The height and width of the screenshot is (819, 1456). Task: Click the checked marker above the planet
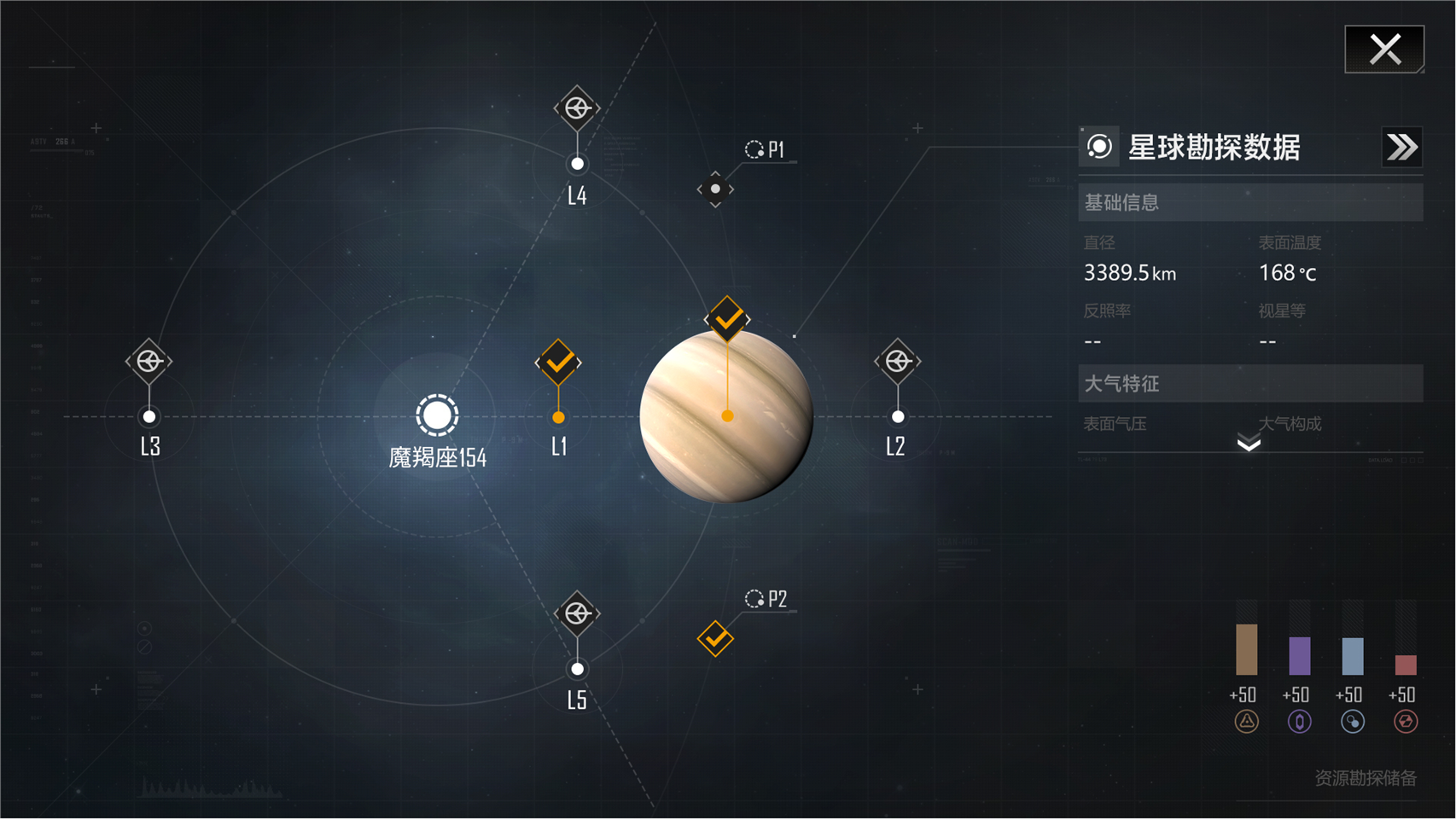pyautogui.click(x=727, y=319)
